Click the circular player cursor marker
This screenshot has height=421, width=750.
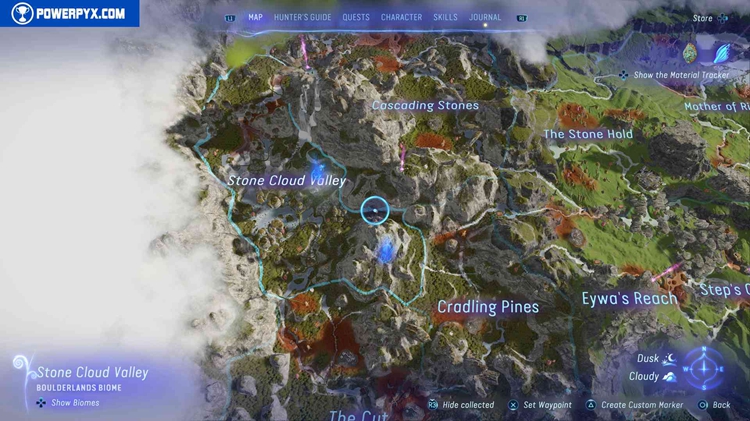click(x=374, y=210)
